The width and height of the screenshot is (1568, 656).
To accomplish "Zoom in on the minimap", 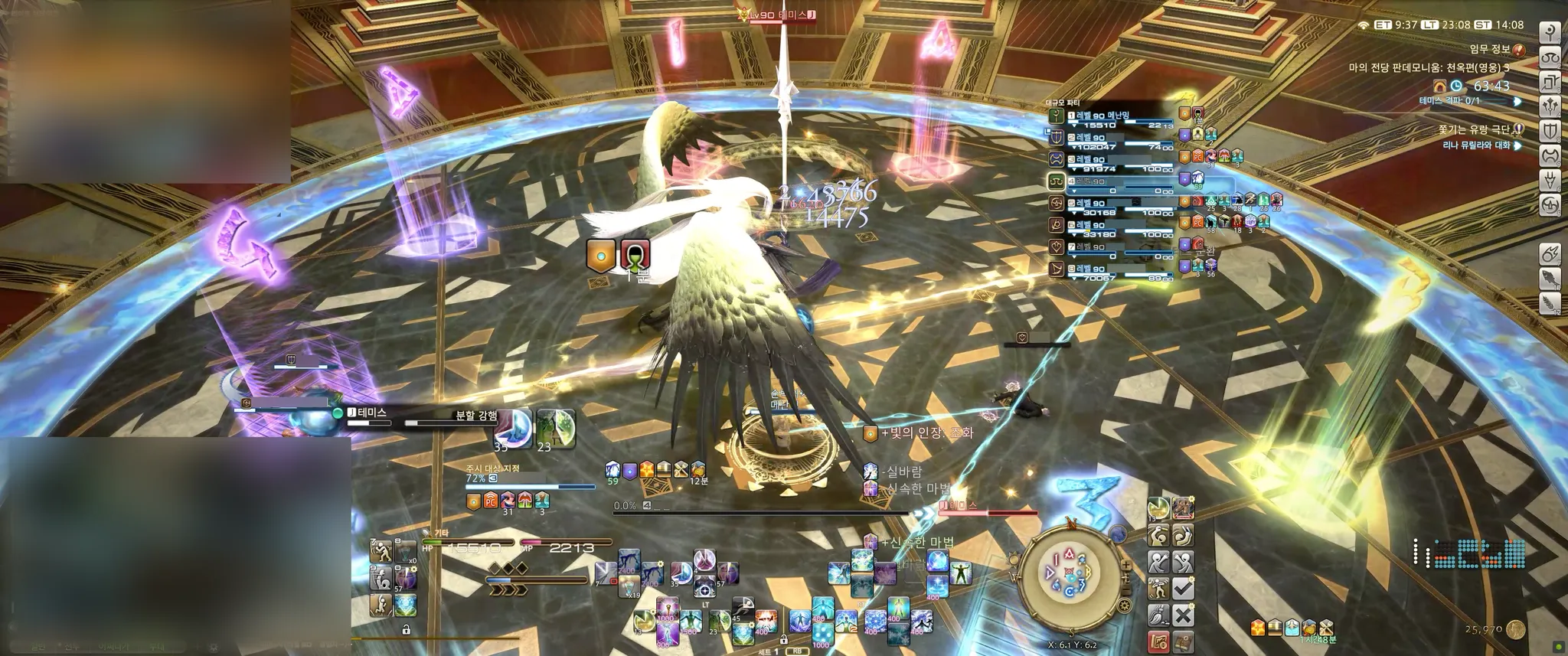I will click(1125, 566).
